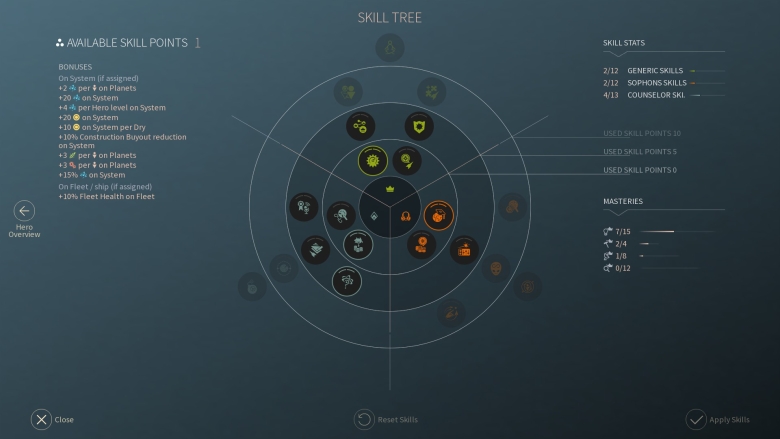Select the locked seated figure skill node
Image resolution: width=780 pixels, height=439 pixels.
tap(389, 47)
